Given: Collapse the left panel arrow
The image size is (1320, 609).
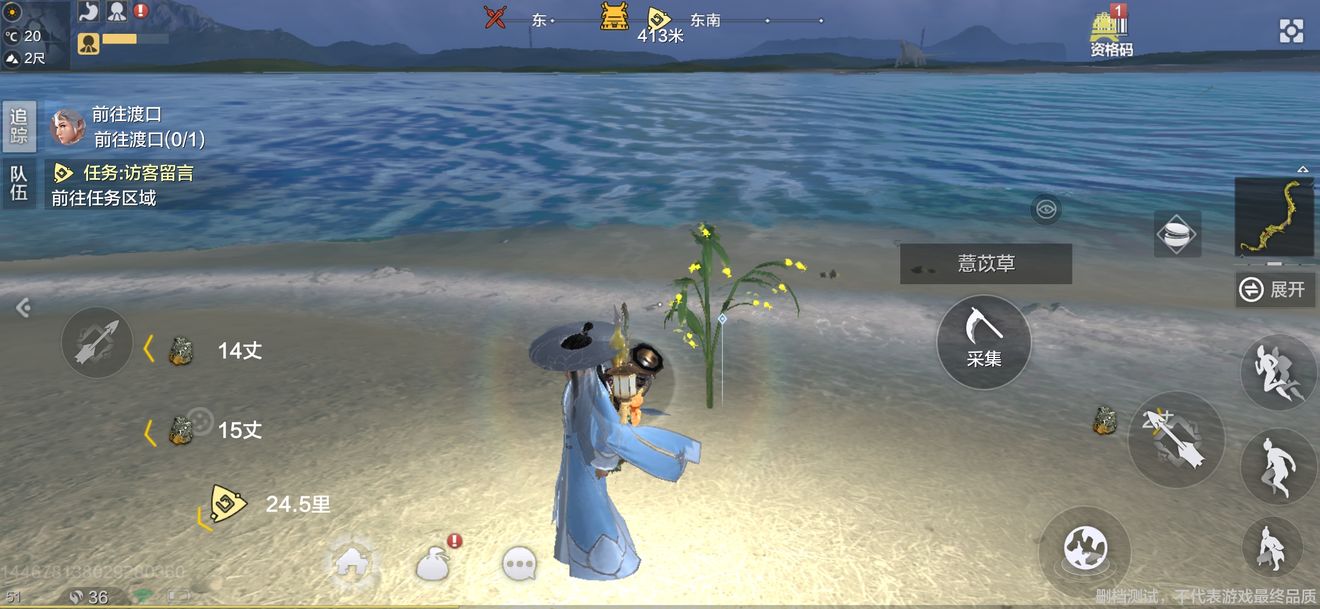Looking at the screenshot, I should [23, 308].
